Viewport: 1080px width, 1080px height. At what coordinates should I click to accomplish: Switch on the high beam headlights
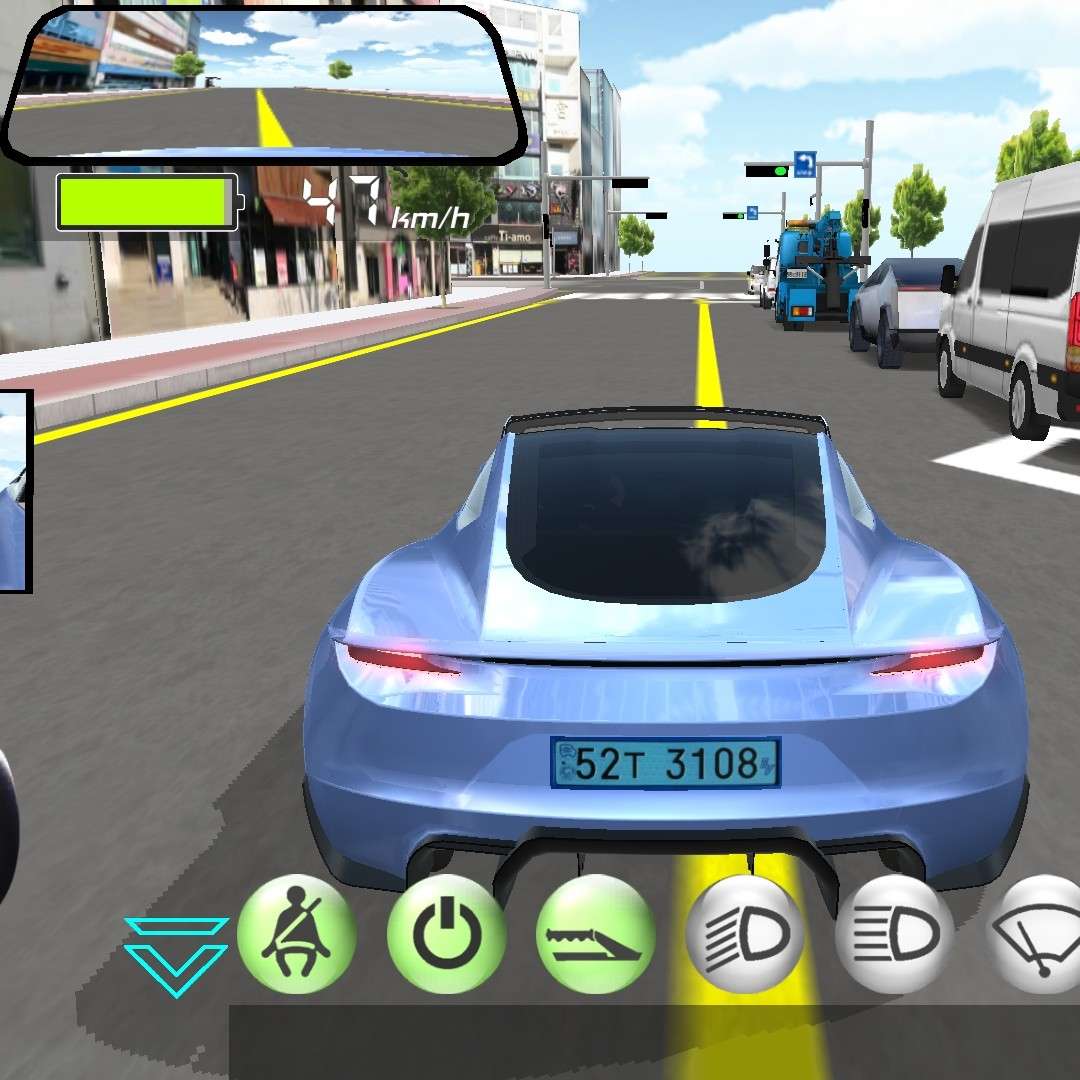click(894, 934)
